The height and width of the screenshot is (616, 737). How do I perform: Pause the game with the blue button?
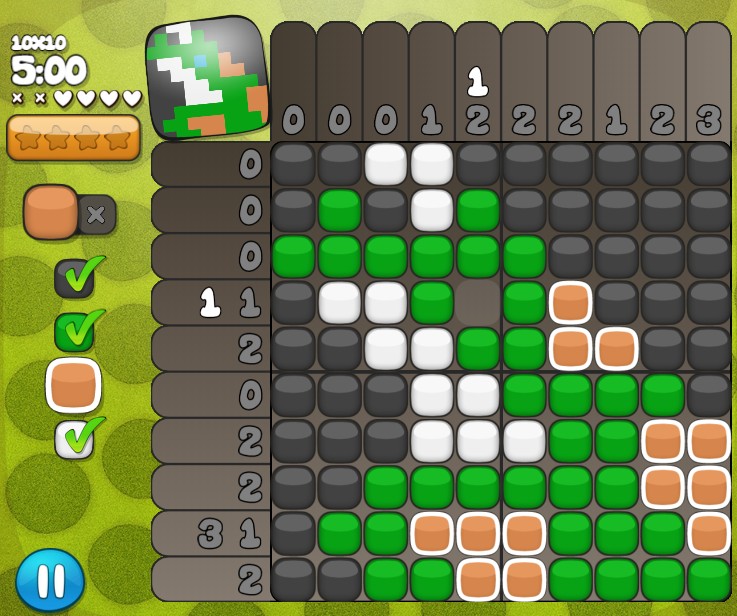coord(50,580)
